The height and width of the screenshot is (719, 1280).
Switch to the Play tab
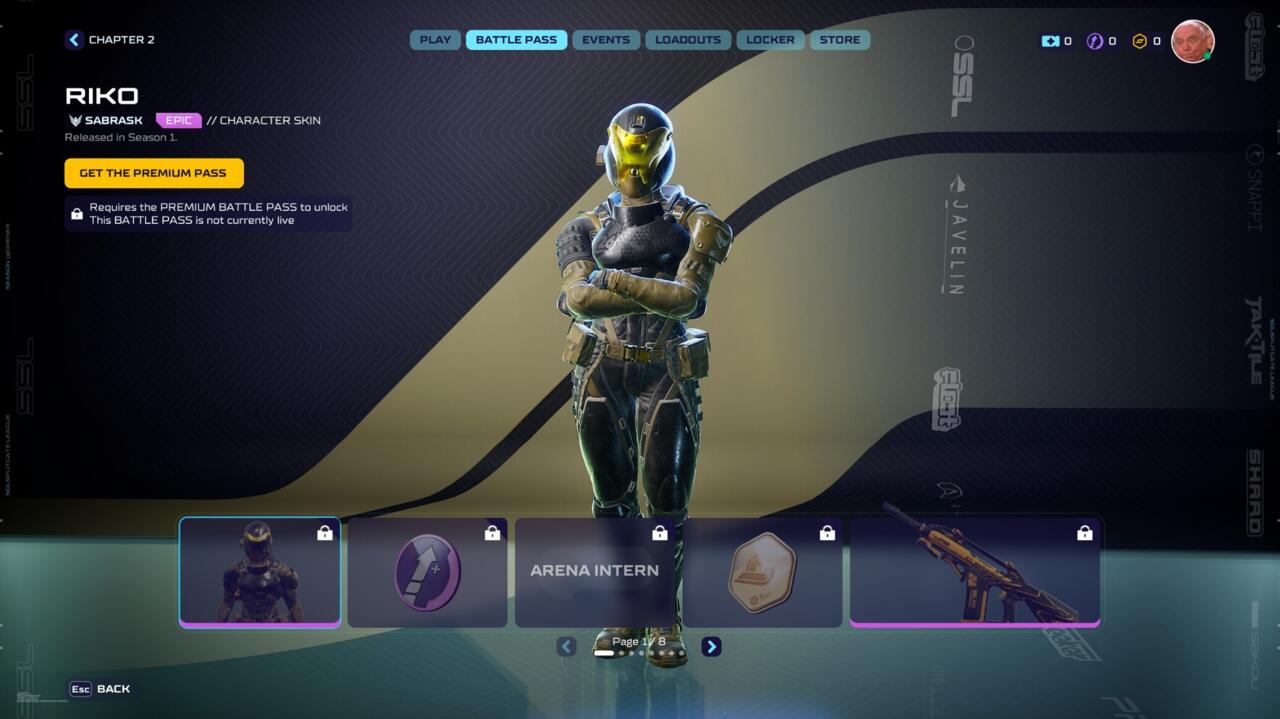click(435, 40)
